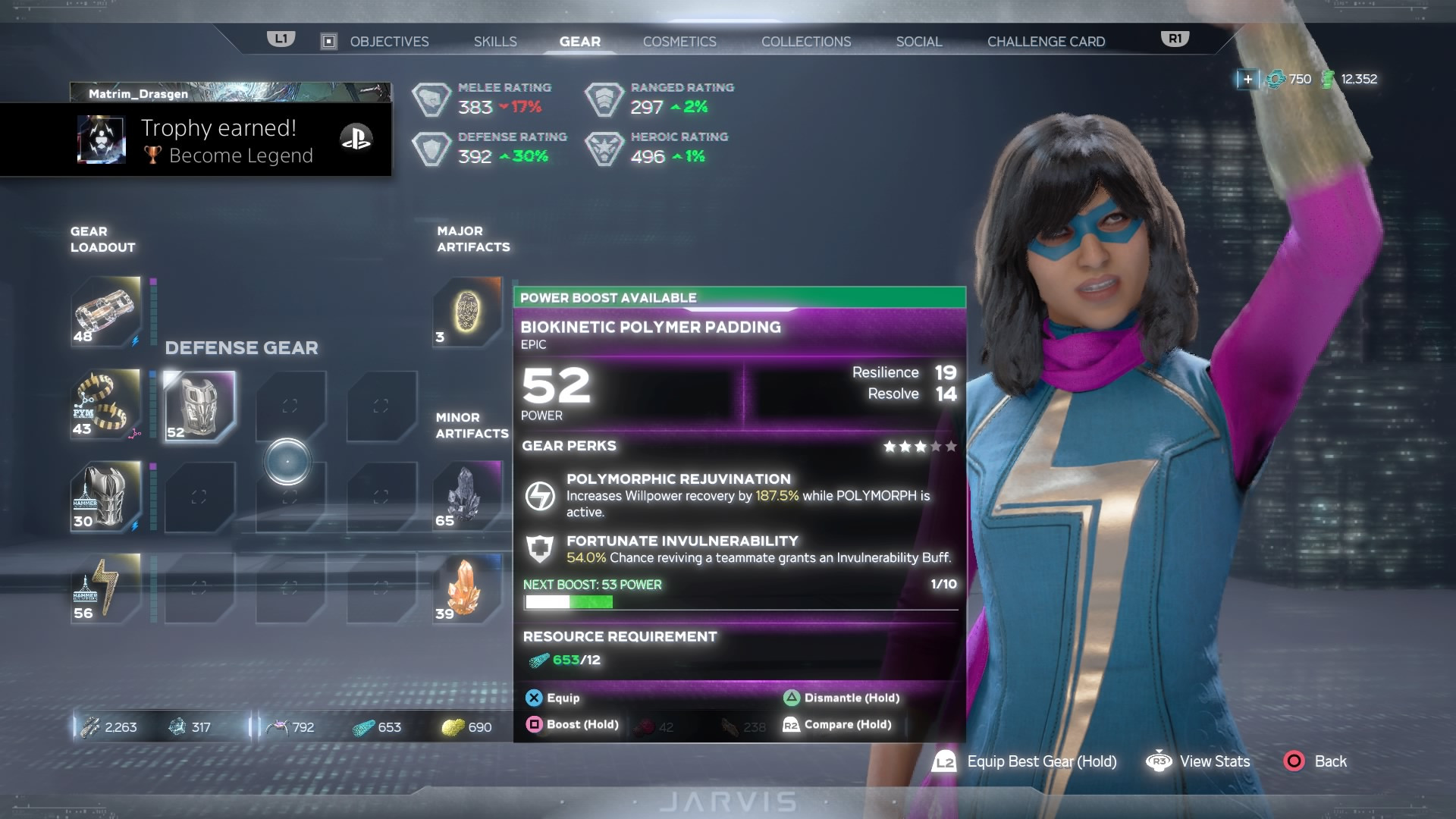
Task: Switch to the Objectives tab
Action: (388, 42)
